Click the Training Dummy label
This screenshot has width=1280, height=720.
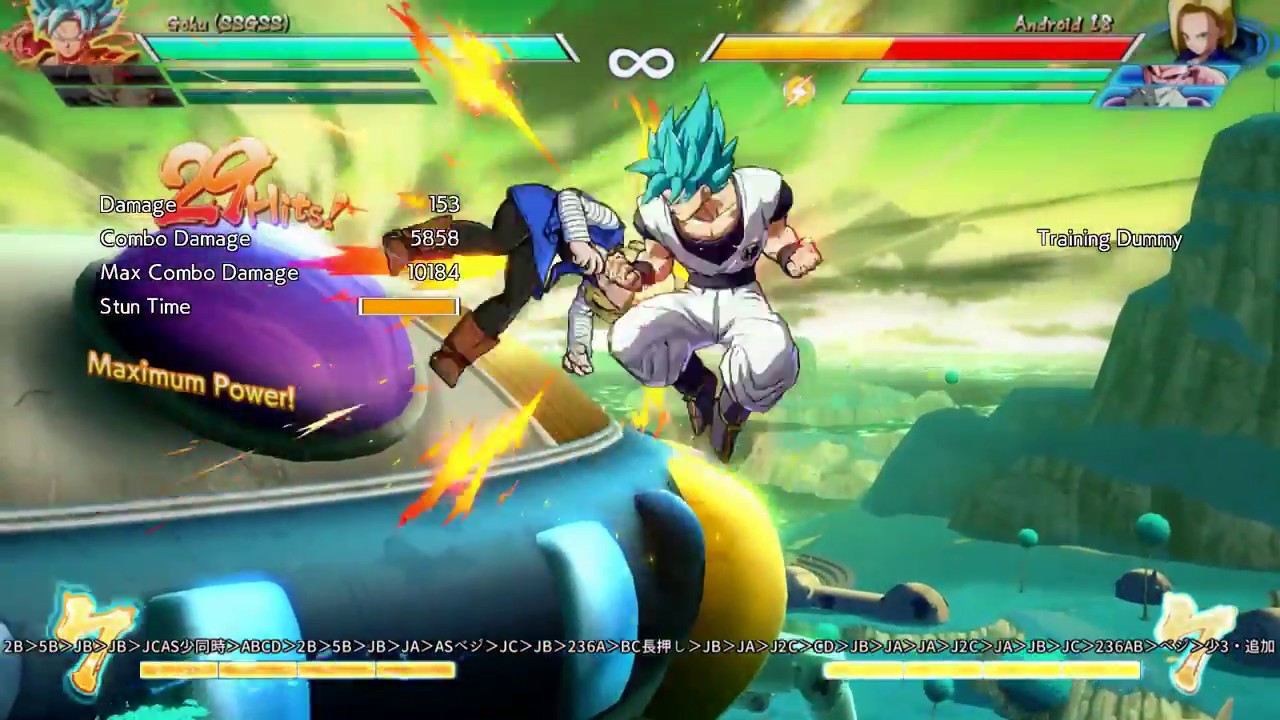pos(1109,239)
